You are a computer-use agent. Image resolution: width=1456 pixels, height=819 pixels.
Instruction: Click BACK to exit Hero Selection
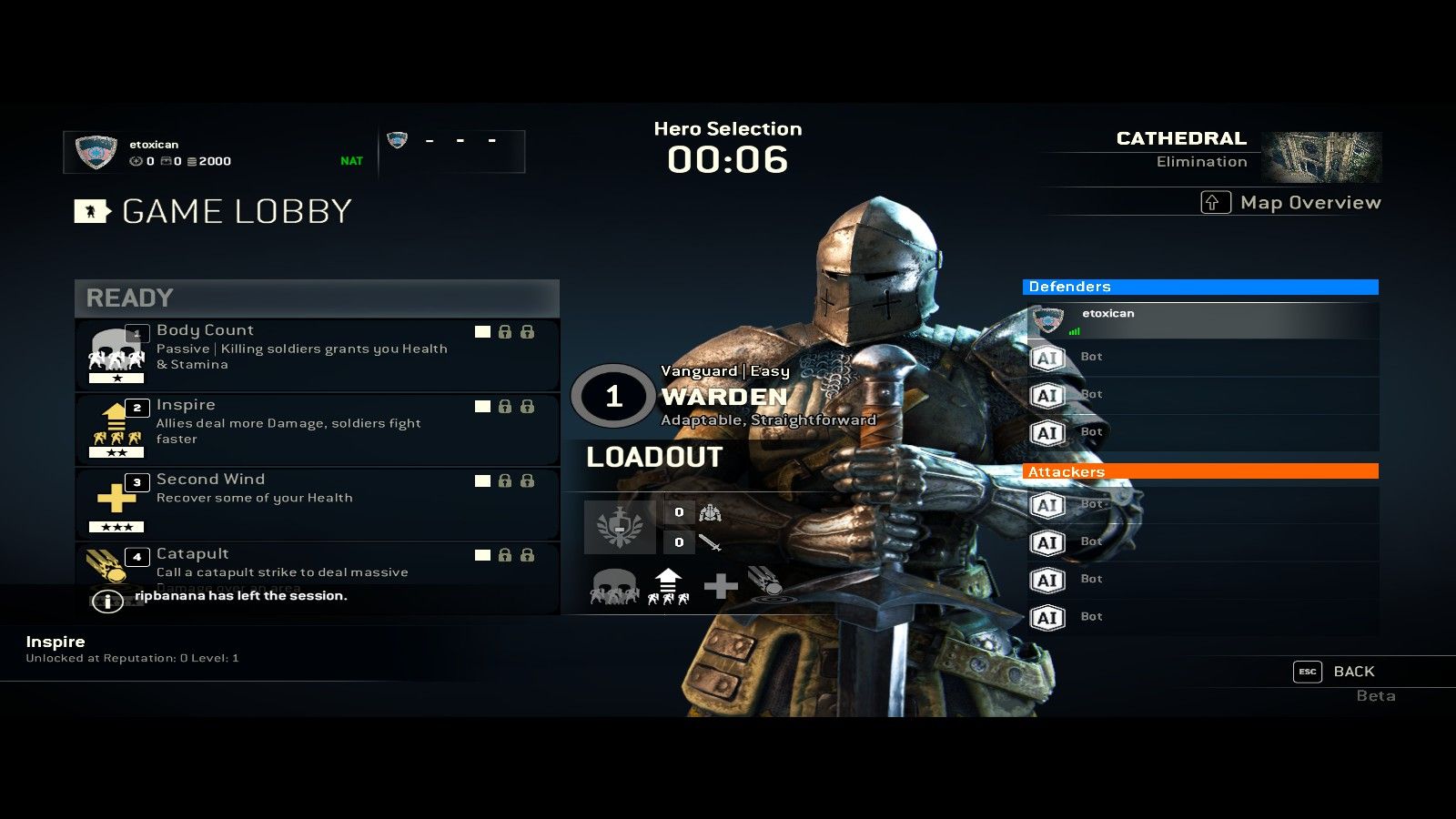point(1355,671)
